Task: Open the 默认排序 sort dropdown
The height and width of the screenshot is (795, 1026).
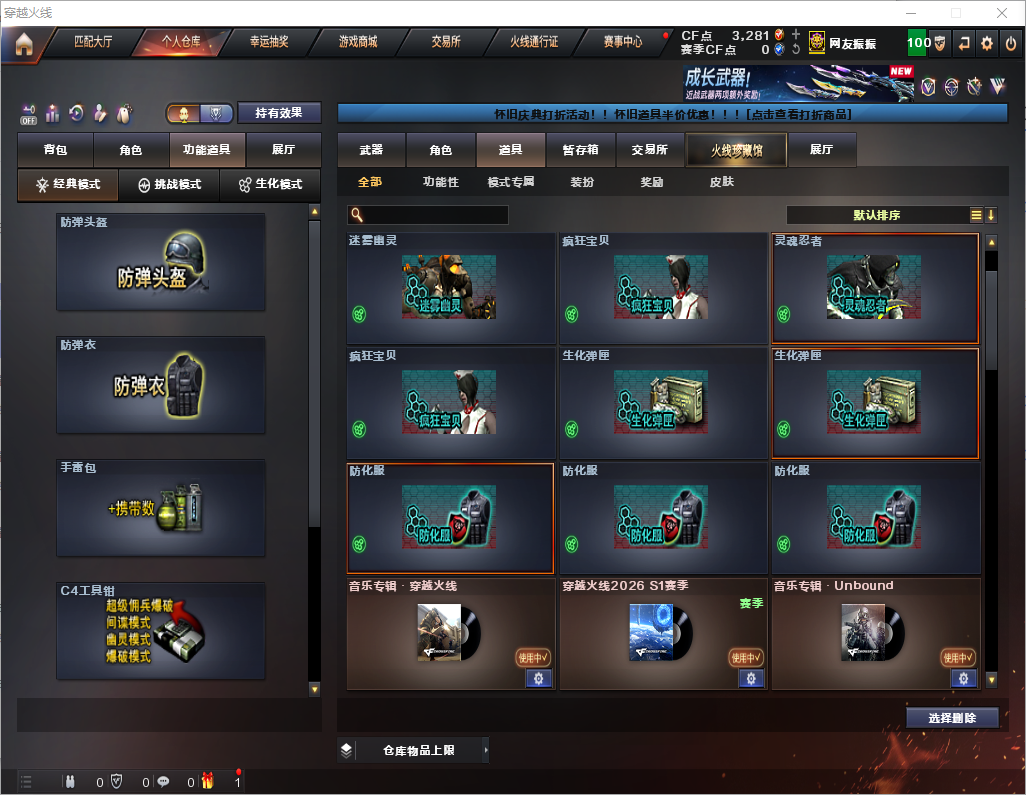Action: point(877,215)
